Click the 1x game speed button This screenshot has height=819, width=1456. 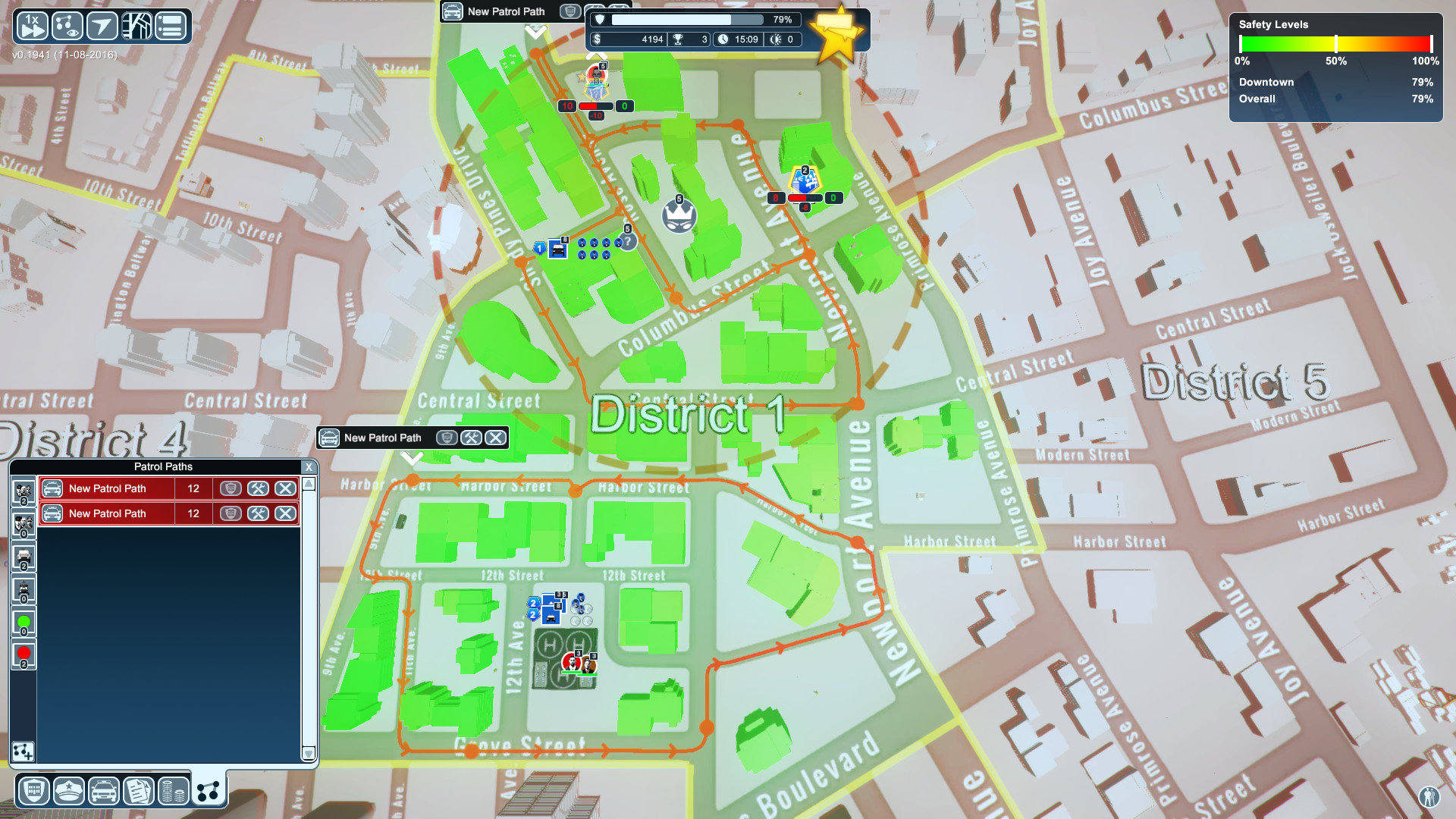point(32,25)
